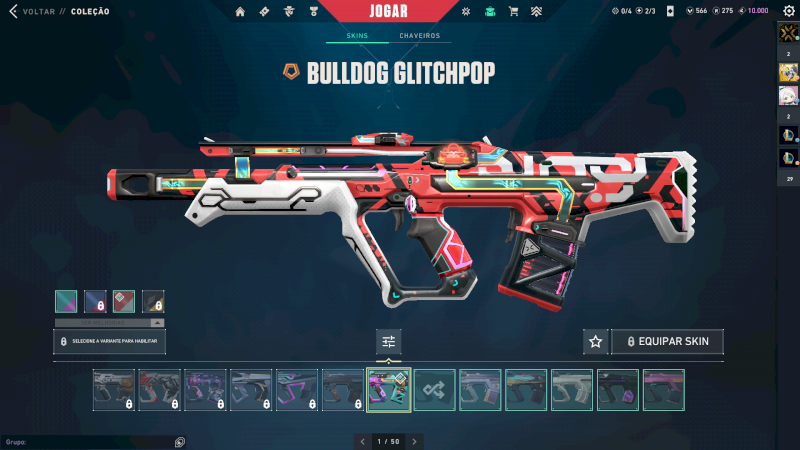Select the highlighted Glitchpop skin thumbnail
The width and height of the screenshot is (800, 450).
389,390
